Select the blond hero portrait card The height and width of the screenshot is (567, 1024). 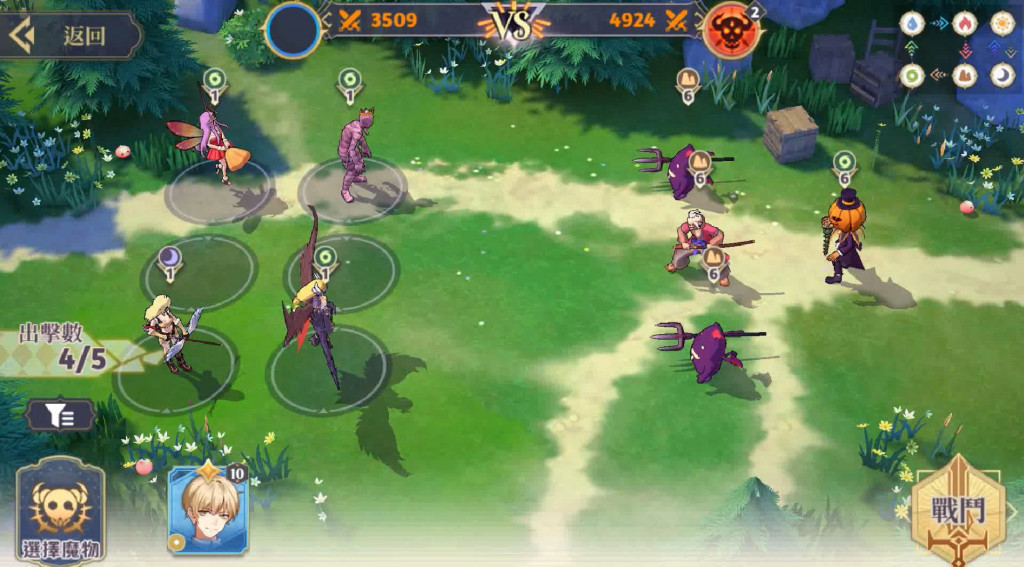pyautogui.click(x=208, y=510)
